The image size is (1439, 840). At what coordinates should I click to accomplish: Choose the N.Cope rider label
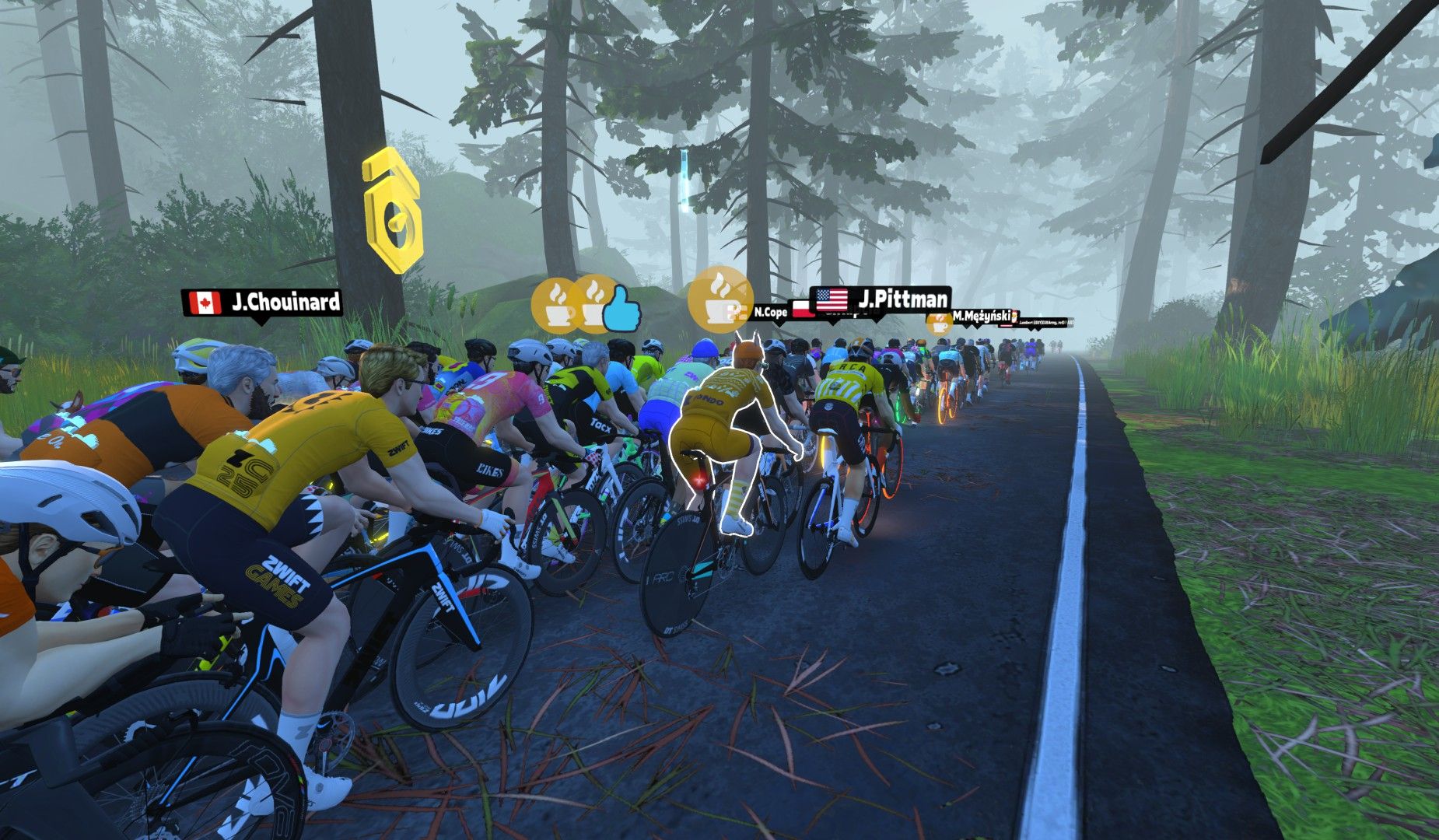point(769,313)
